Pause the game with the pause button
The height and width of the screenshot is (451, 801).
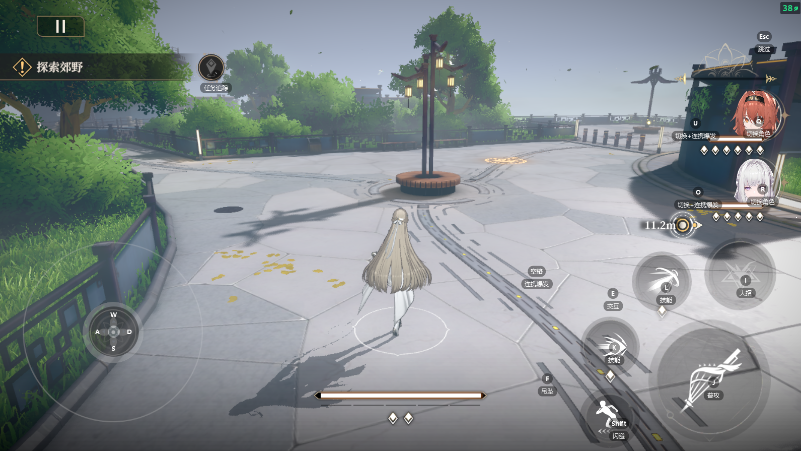[61, 27]
